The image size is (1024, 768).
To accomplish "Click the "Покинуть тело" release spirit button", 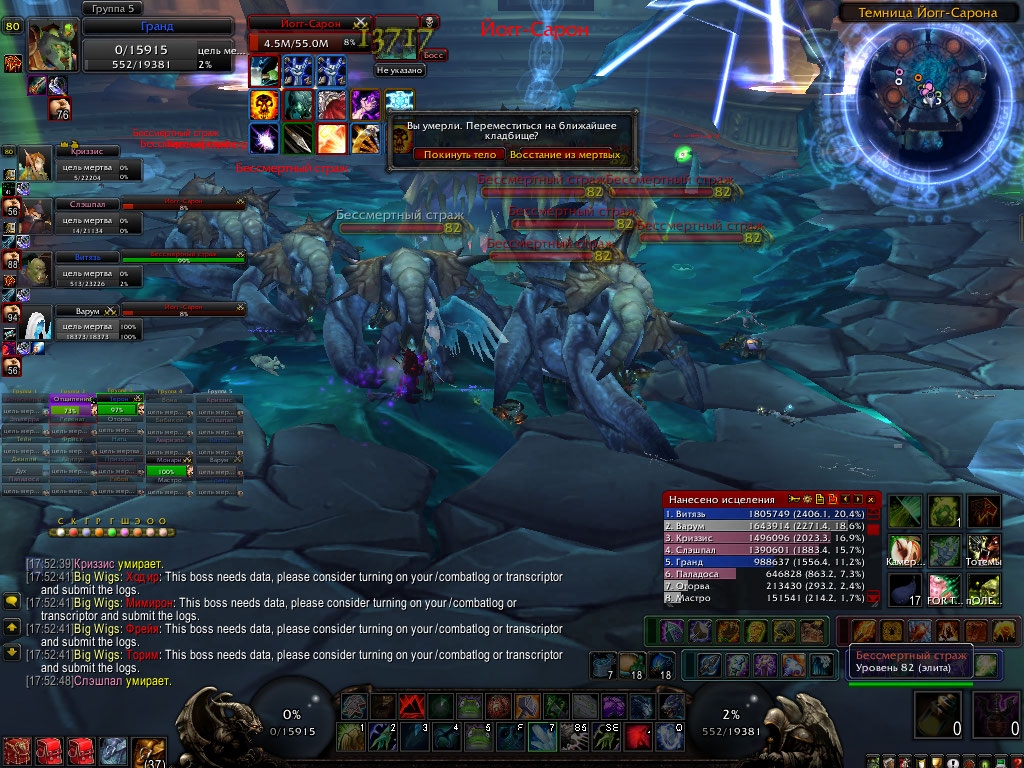I will pos(459,155).
